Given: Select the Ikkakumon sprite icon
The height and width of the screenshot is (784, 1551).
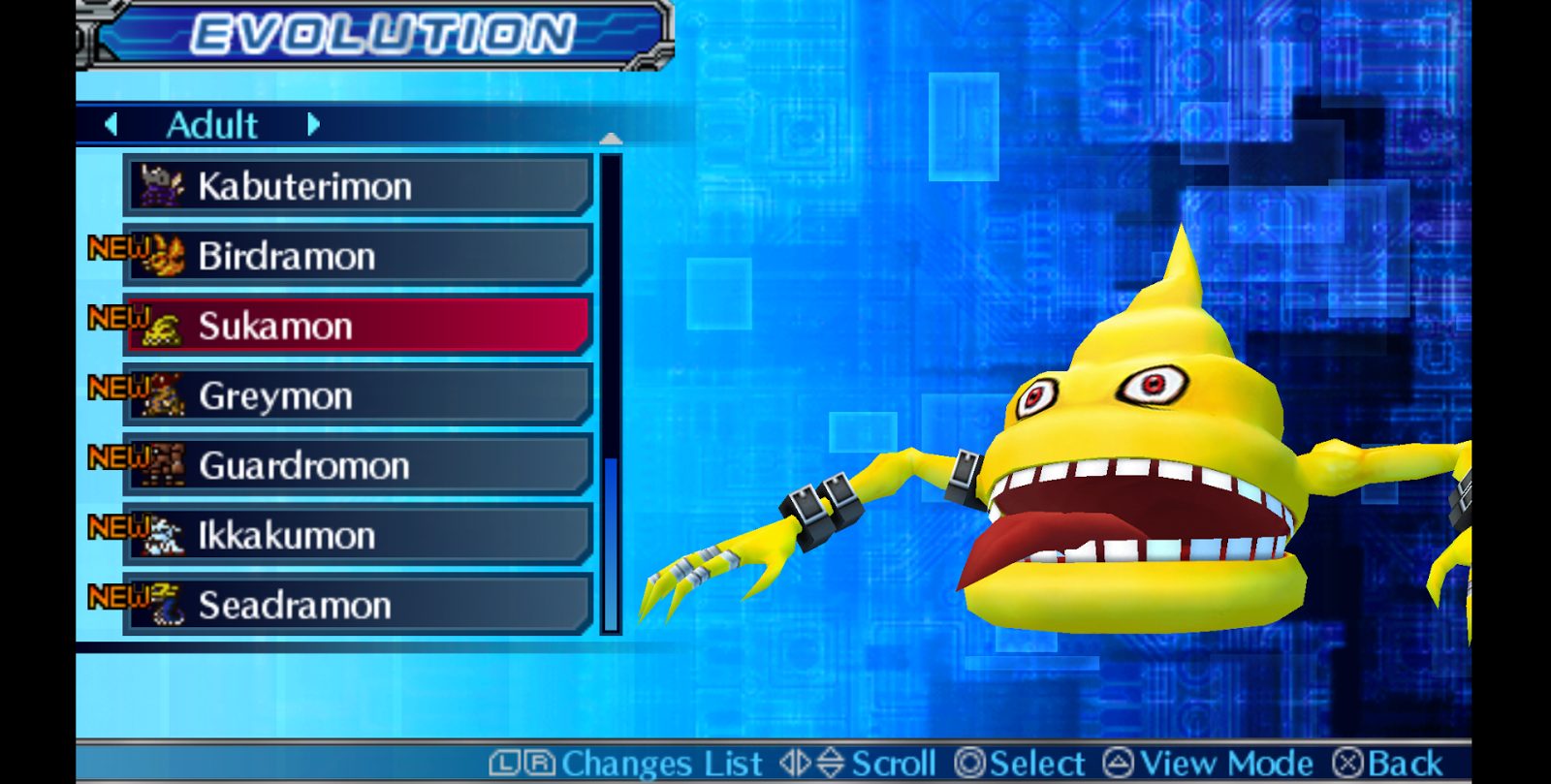Looking at the screenshot, I should [167, 535].
